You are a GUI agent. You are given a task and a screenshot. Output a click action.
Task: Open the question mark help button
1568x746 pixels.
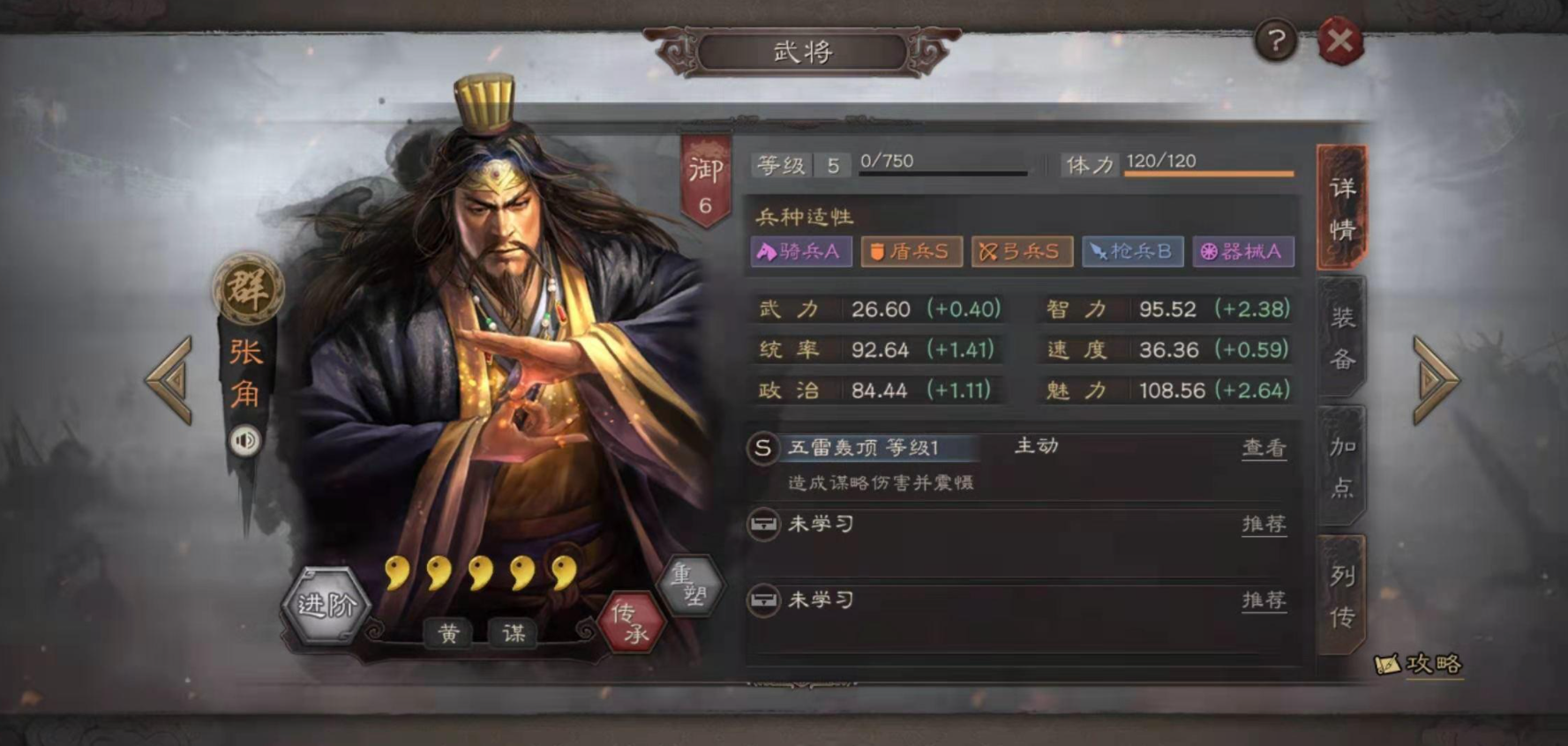(x=1275, y=41)
